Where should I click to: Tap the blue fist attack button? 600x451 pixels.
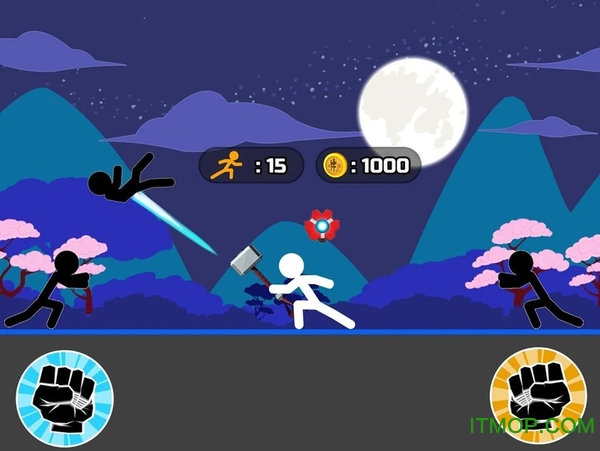tap(65, 397)
